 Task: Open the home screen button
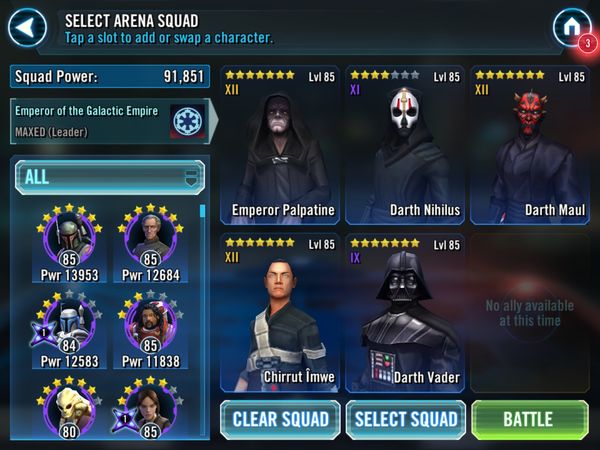click(x=570, y=27)
